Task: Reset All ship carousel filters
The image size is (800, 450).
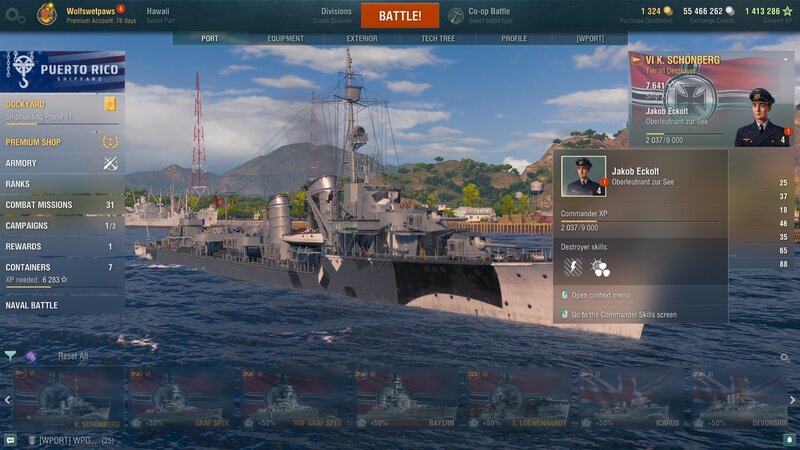Action: (72, 356)
